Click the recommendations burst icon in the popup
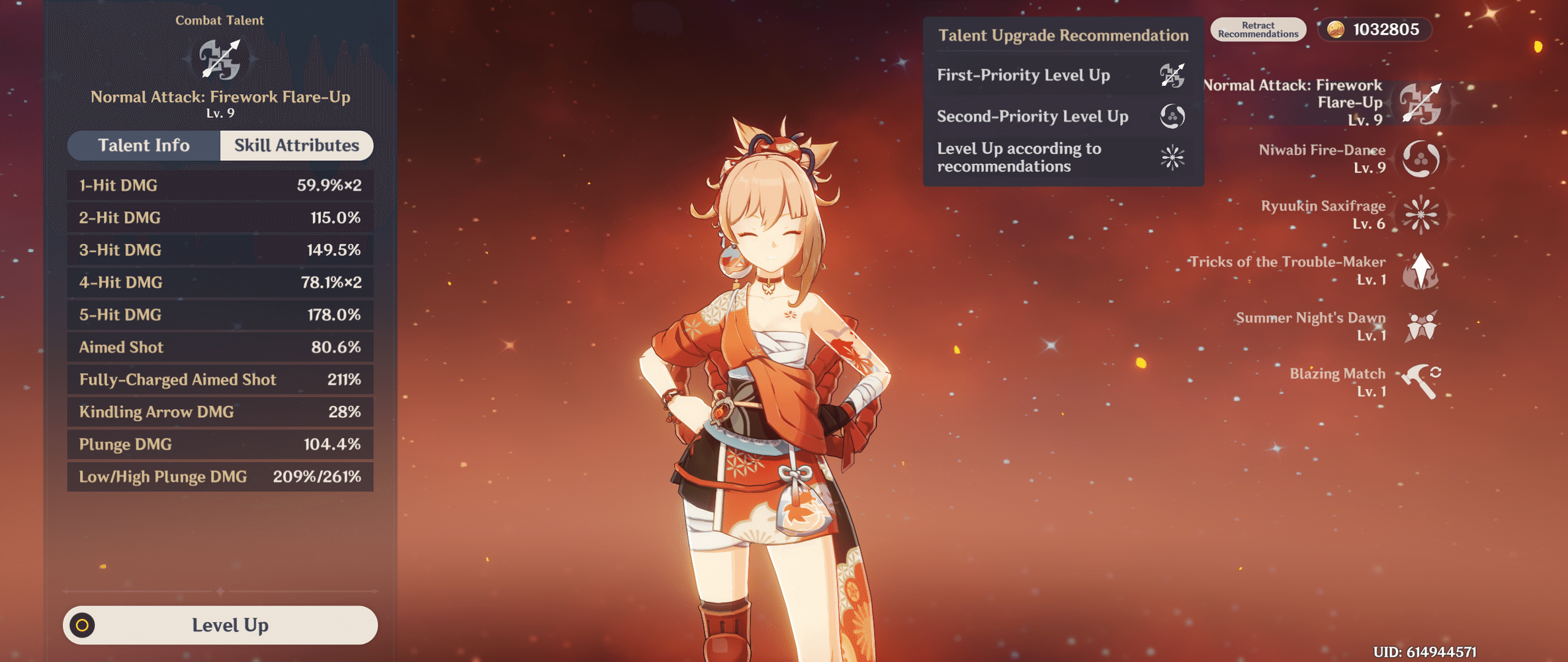The image size is (1568, 662). (x=1171, y=158)
